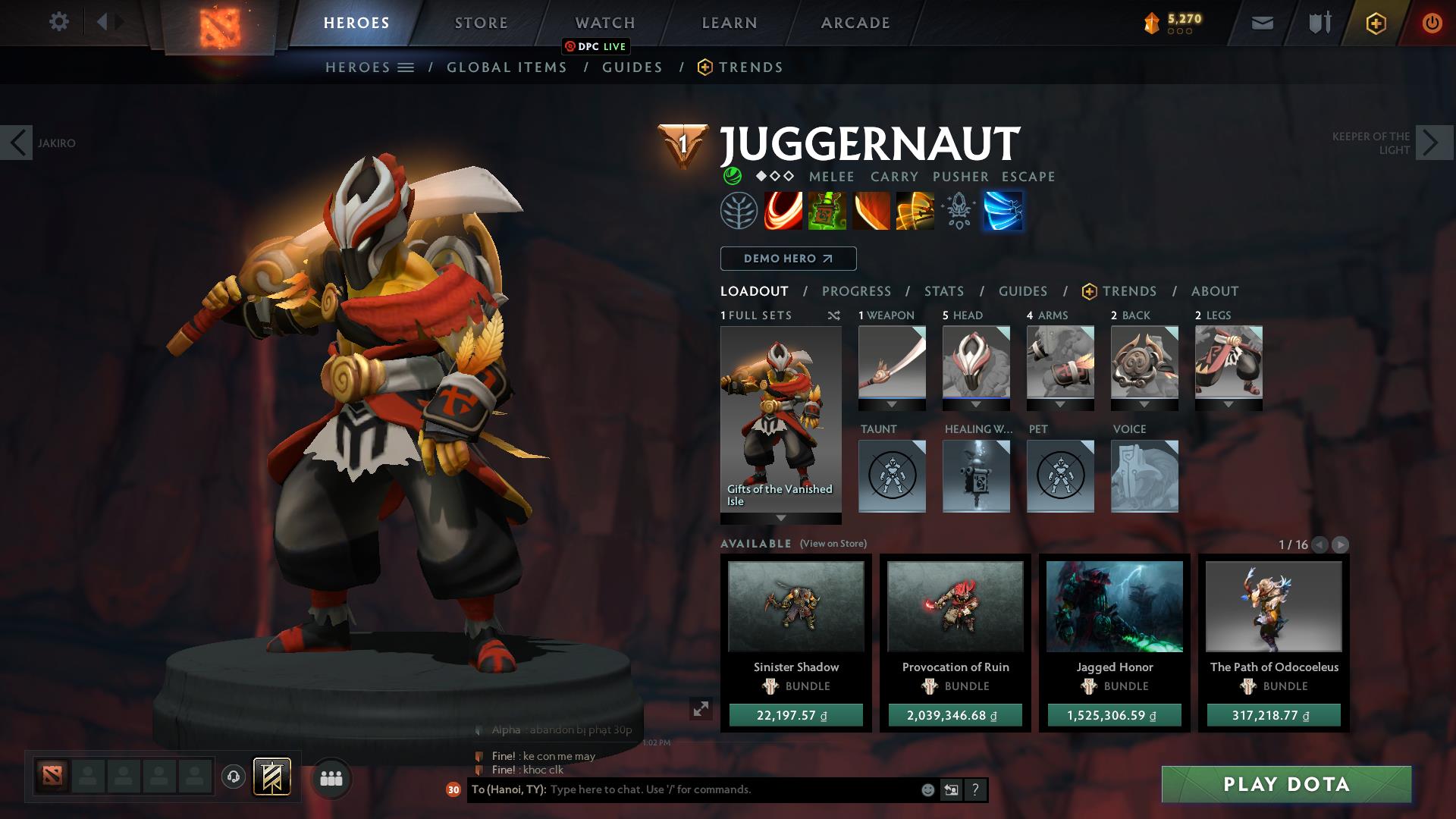Toggle expanded hero model view
This screenshot has height=819, width=1456.
click(x=701, y=710)
